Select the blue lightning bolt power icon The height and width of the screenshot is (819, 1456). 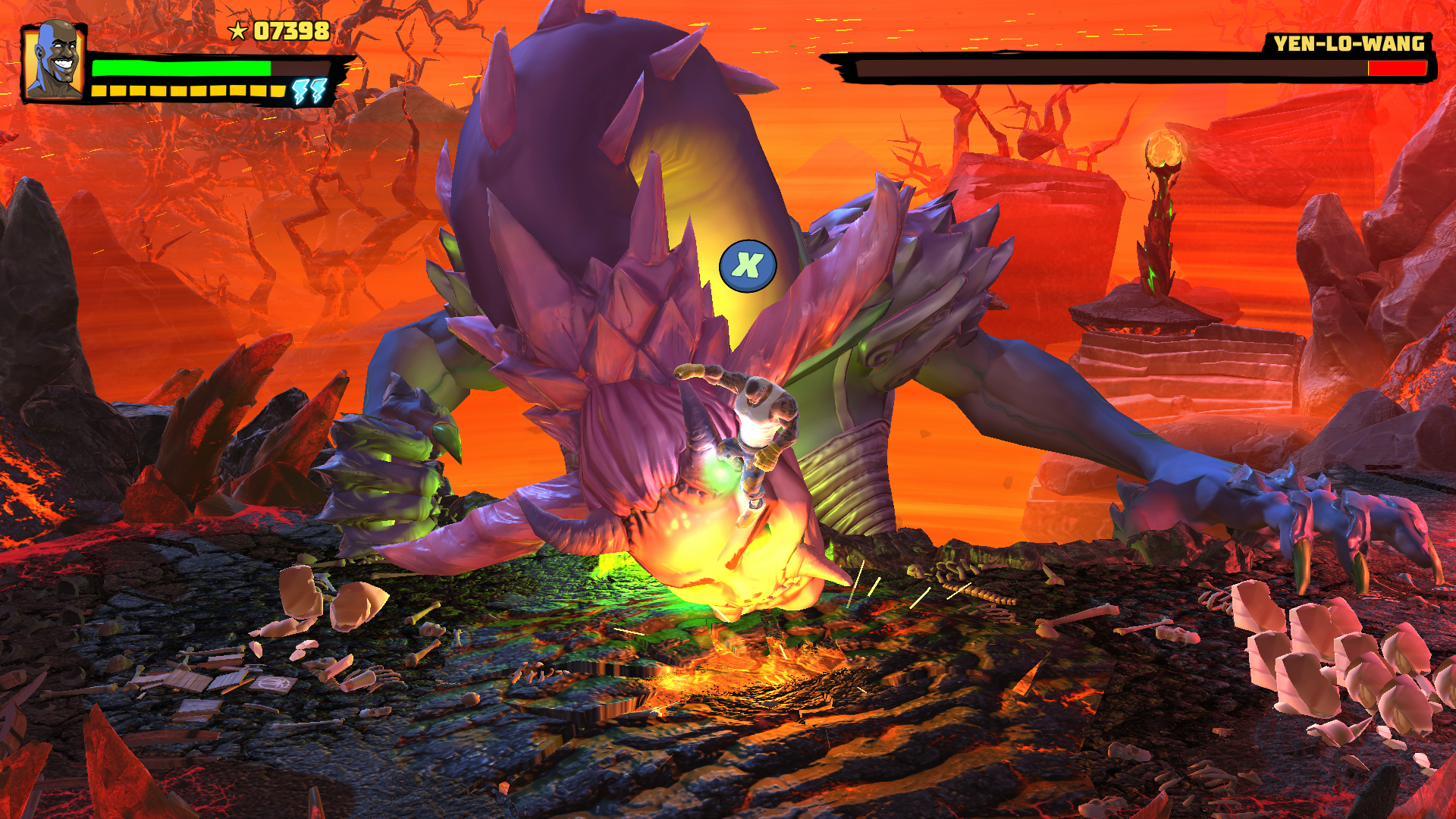[310, 91]
